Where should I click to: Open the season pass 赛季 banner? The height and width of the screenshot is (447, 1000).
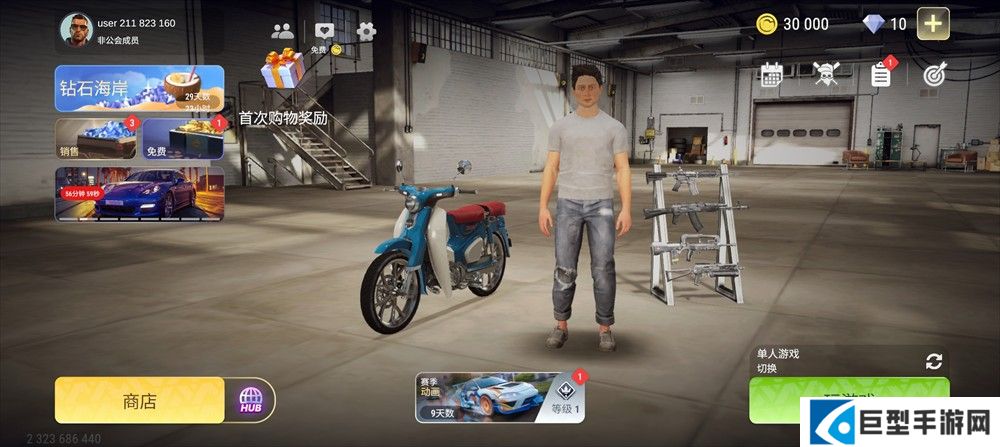pos(501,397)
